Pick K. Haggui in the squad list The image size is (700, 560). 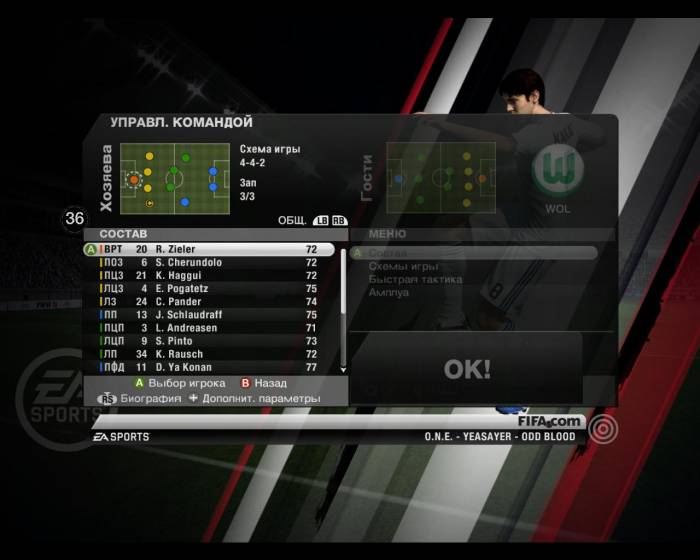click(x=210, y=275)
